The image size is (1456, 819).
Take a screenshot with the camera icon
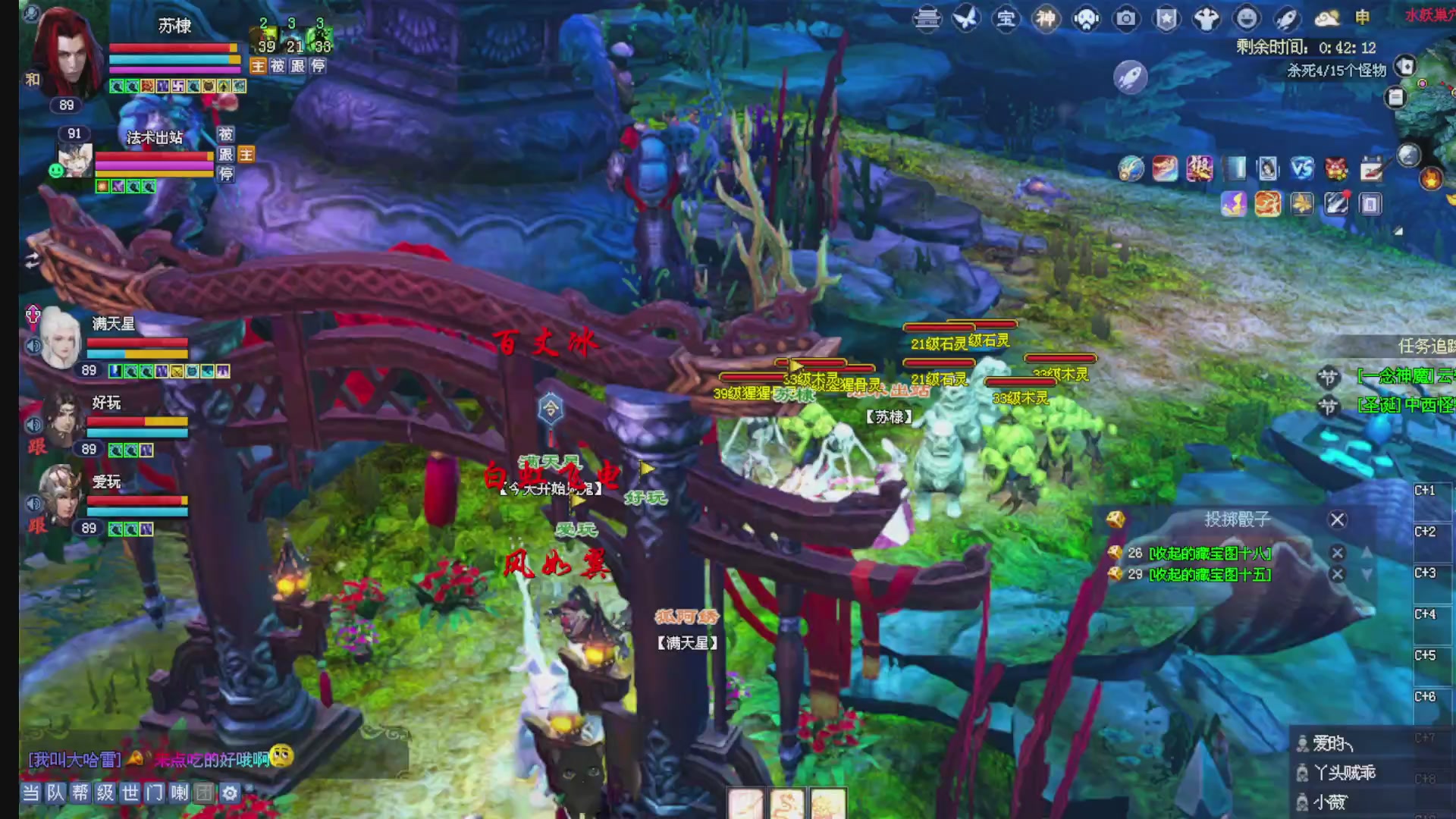coord(1125,19)
